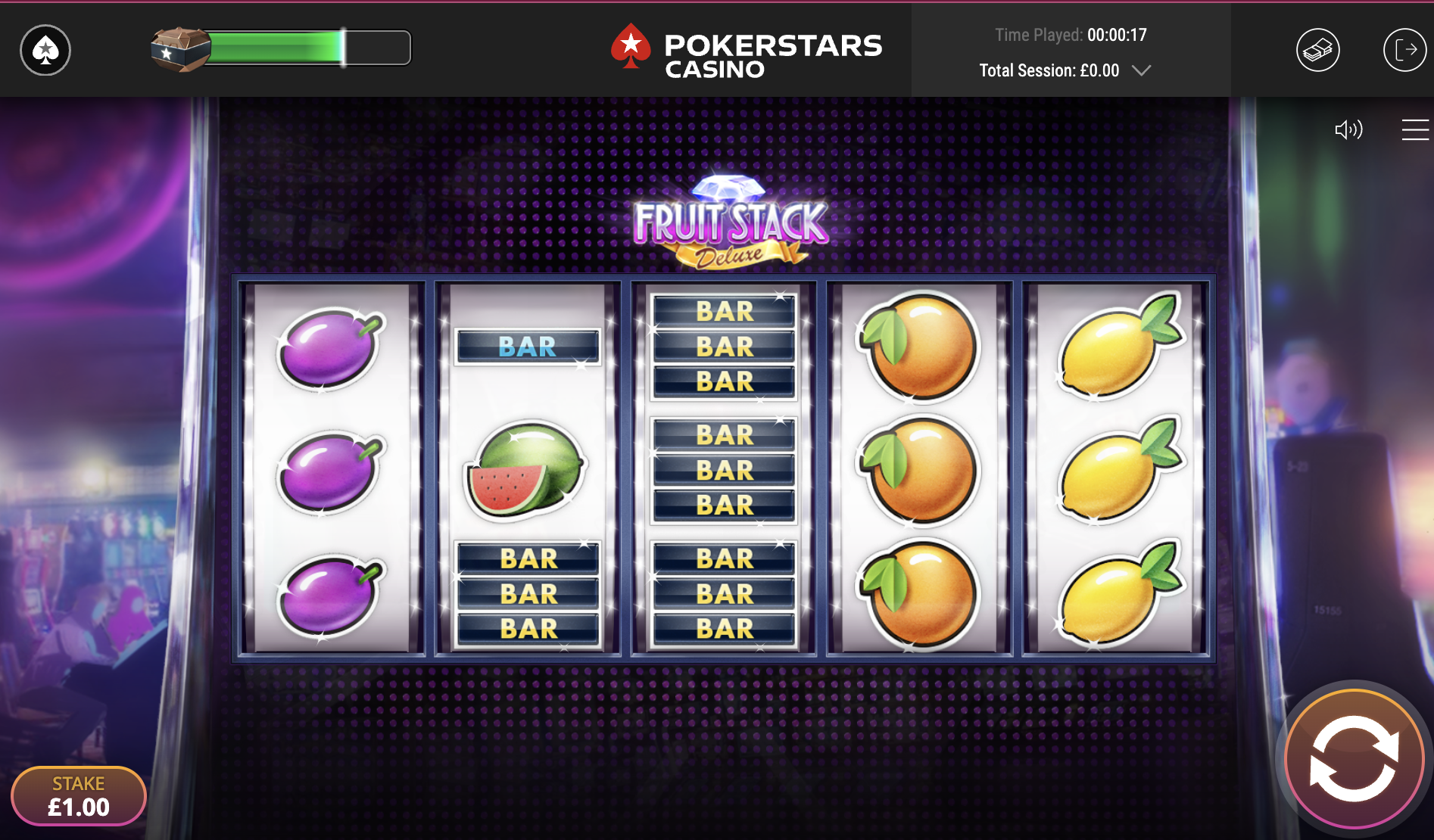The width and height of the screenshot is (1434, 840).
Task: Click the spade star lobby icon
Action: [x=45, y=51]
